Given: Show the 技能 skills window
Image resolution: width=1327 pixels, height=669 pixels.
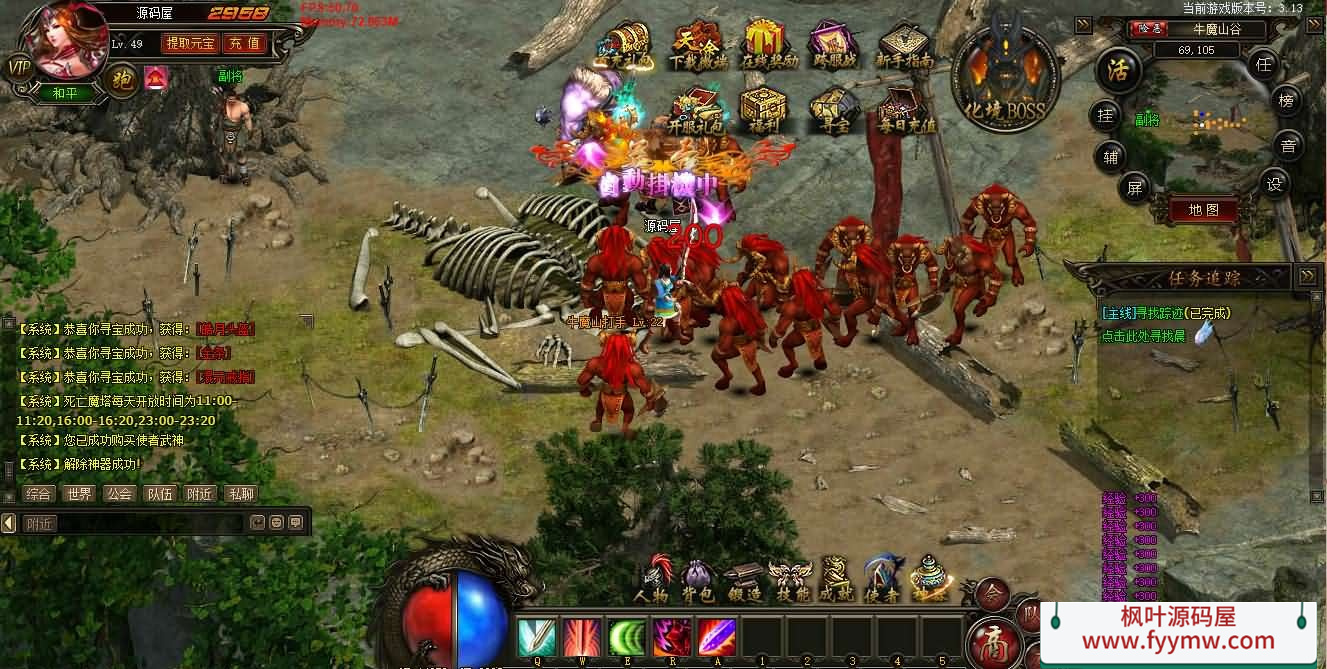Looking at the screenshot, I should point(790,580).
